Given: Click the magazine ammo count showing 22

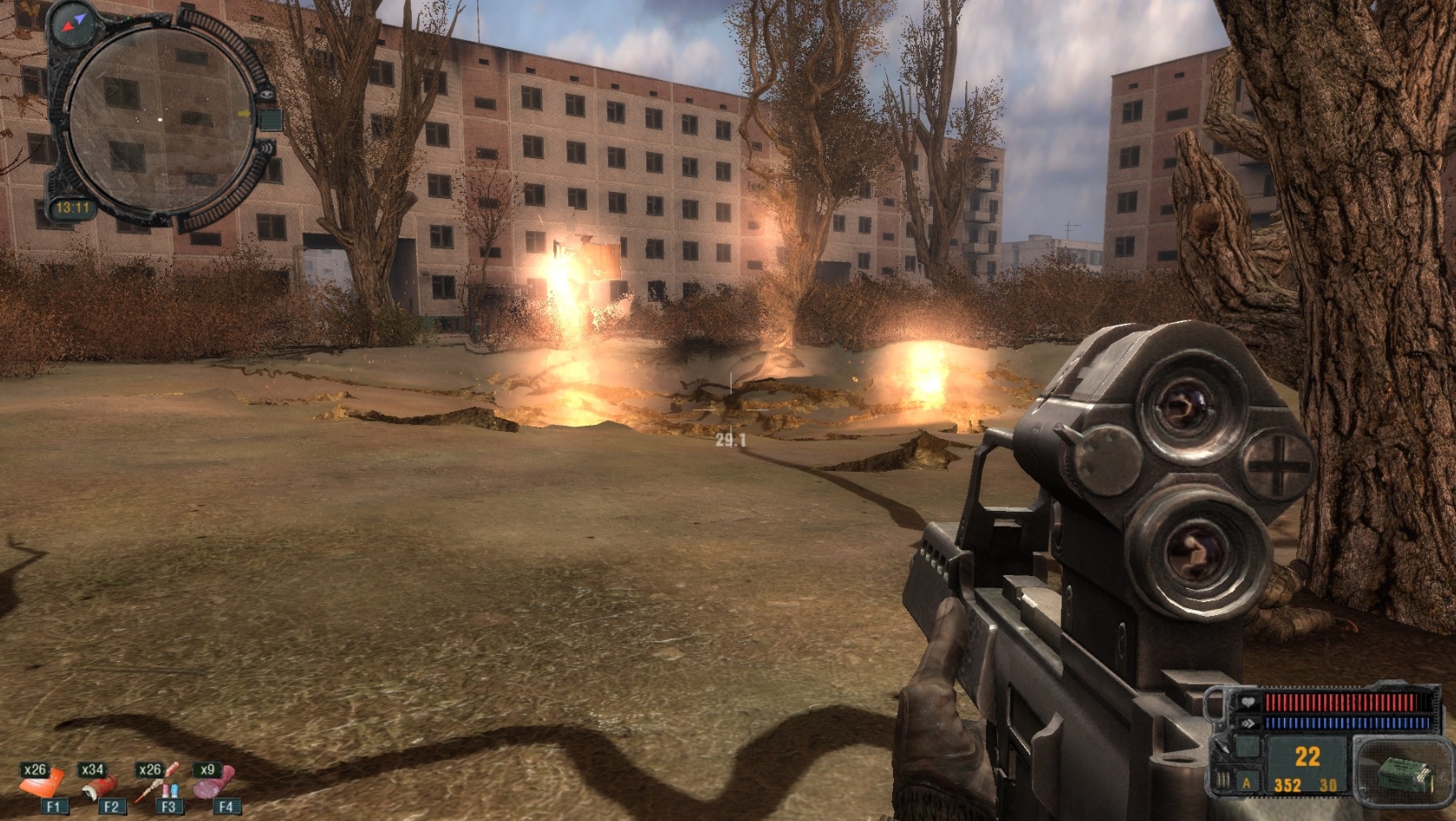Looking at the screenshot, I should pyautogui.click(x=1307, y=758).
